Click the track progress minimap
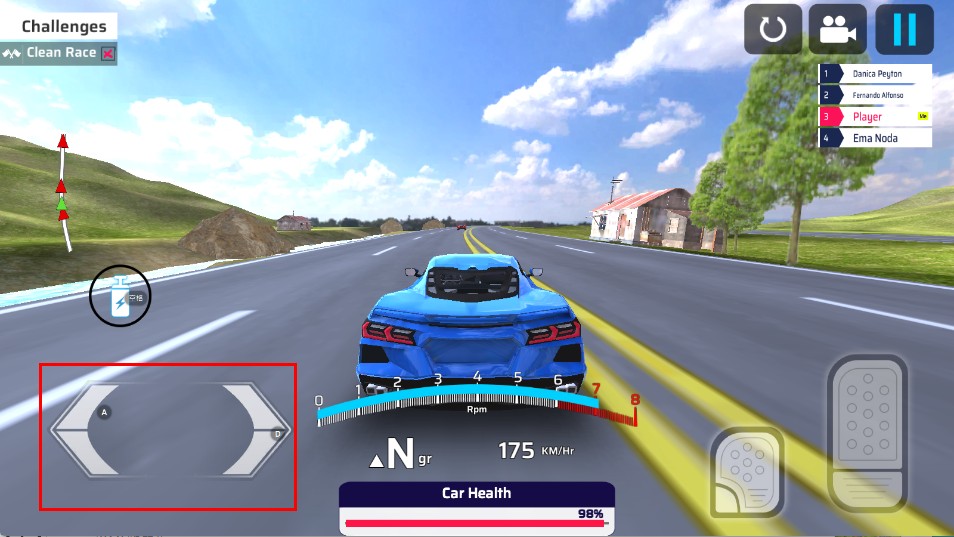This screenshot has width=954, height=537. click(x=64, y=192)
